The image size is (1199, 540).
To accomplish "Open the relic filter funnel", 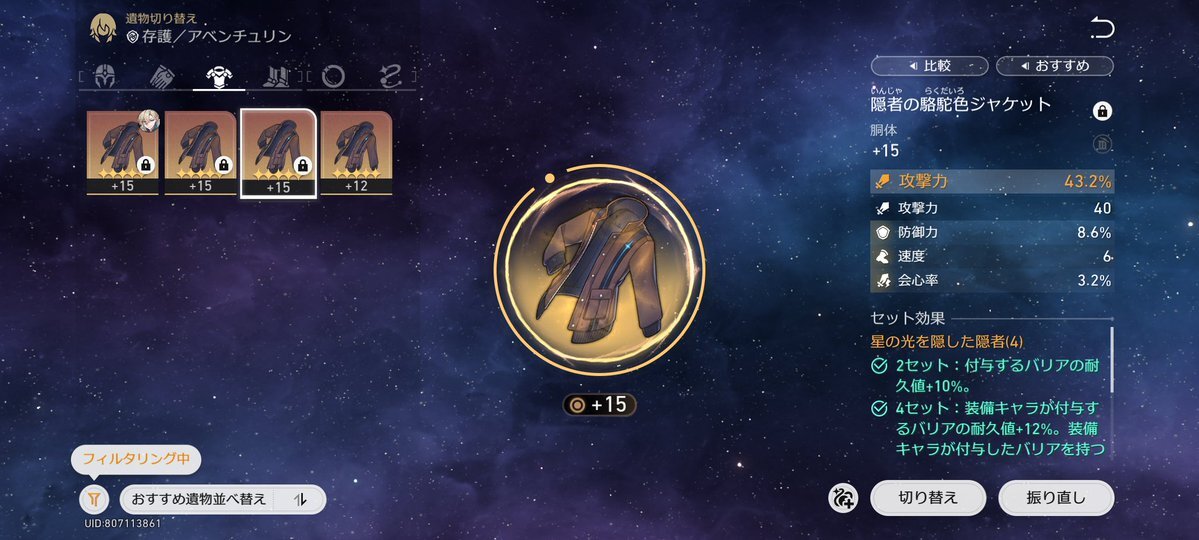I will tap(93, 499).
